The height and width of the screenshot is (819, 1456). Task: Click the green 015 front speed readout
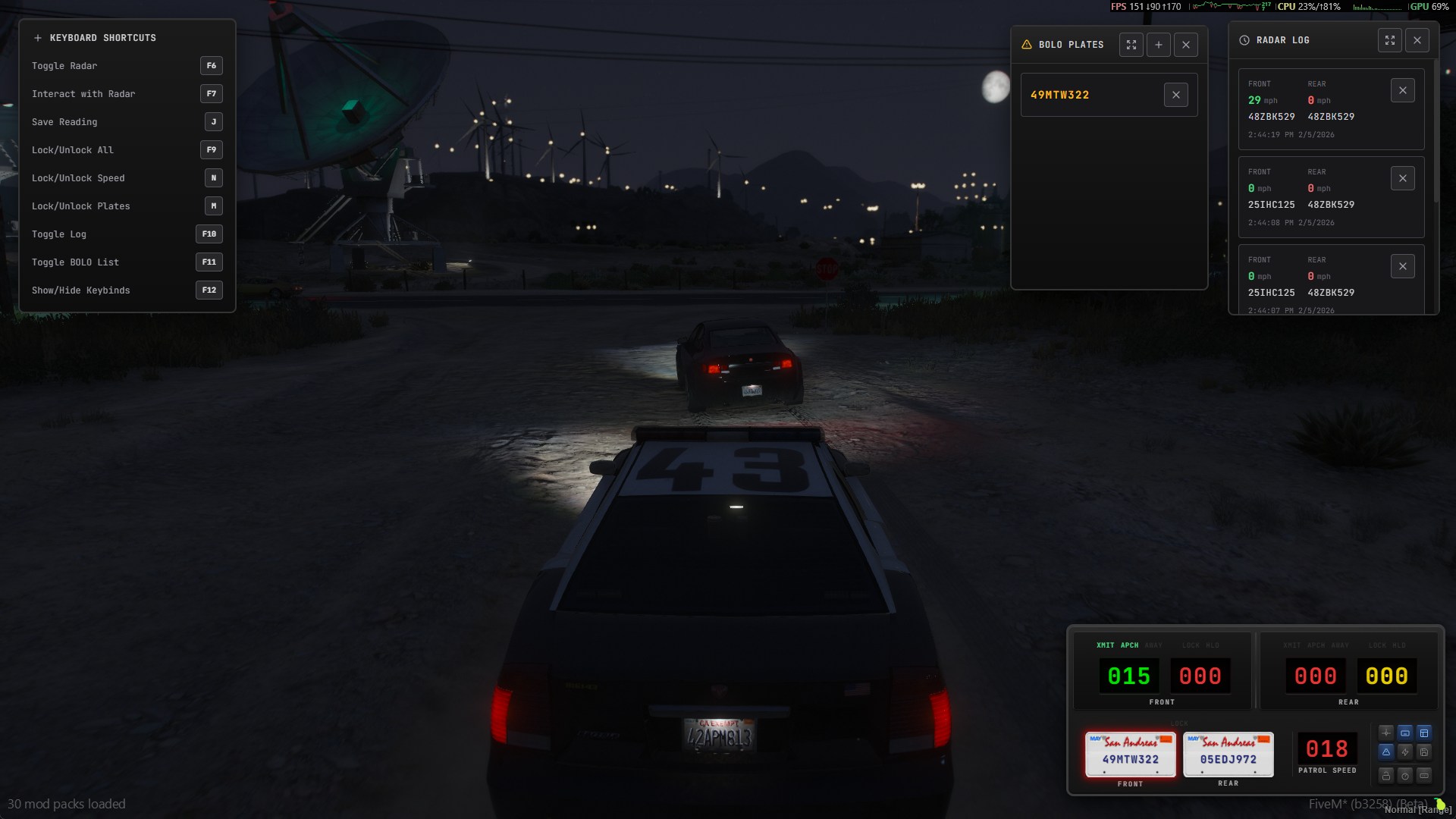point(1128,676)
